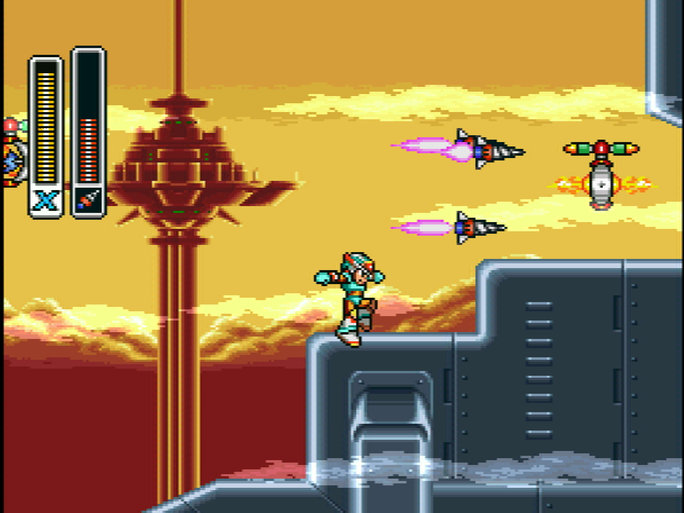
Task: Click the X character emblem icon
Action: [46, 201]
